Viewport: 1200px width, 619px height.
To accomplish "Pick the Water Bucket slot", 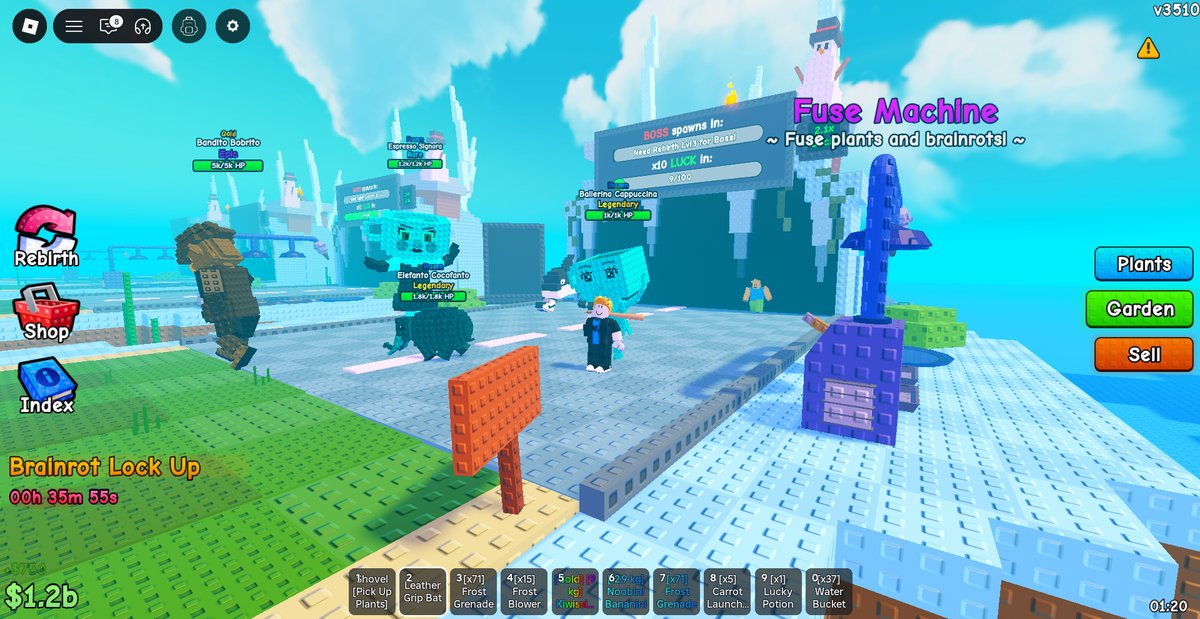I will (829, 592).
